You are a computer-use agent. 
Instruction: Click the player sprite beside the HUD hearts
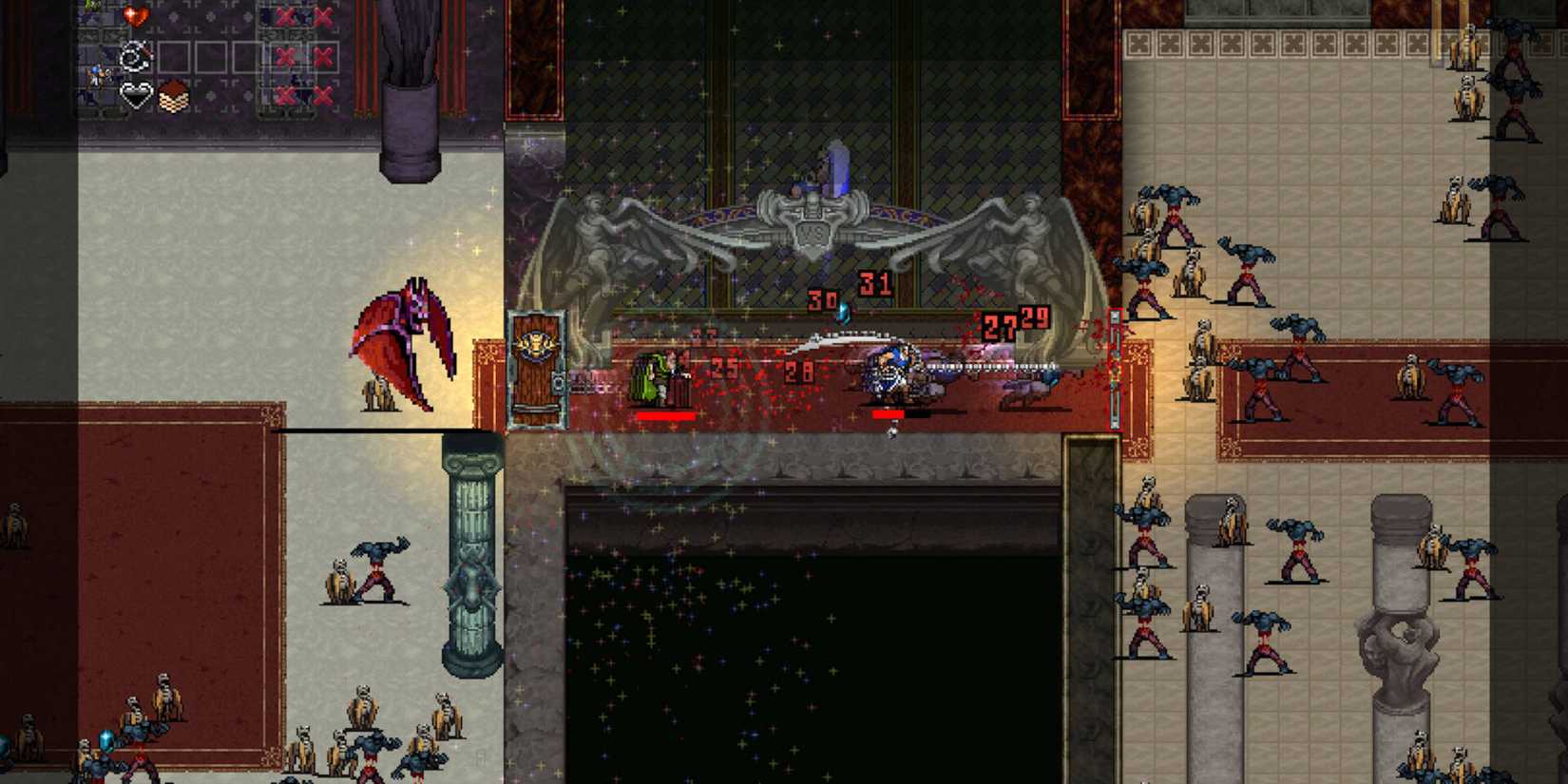pos(96,74)
